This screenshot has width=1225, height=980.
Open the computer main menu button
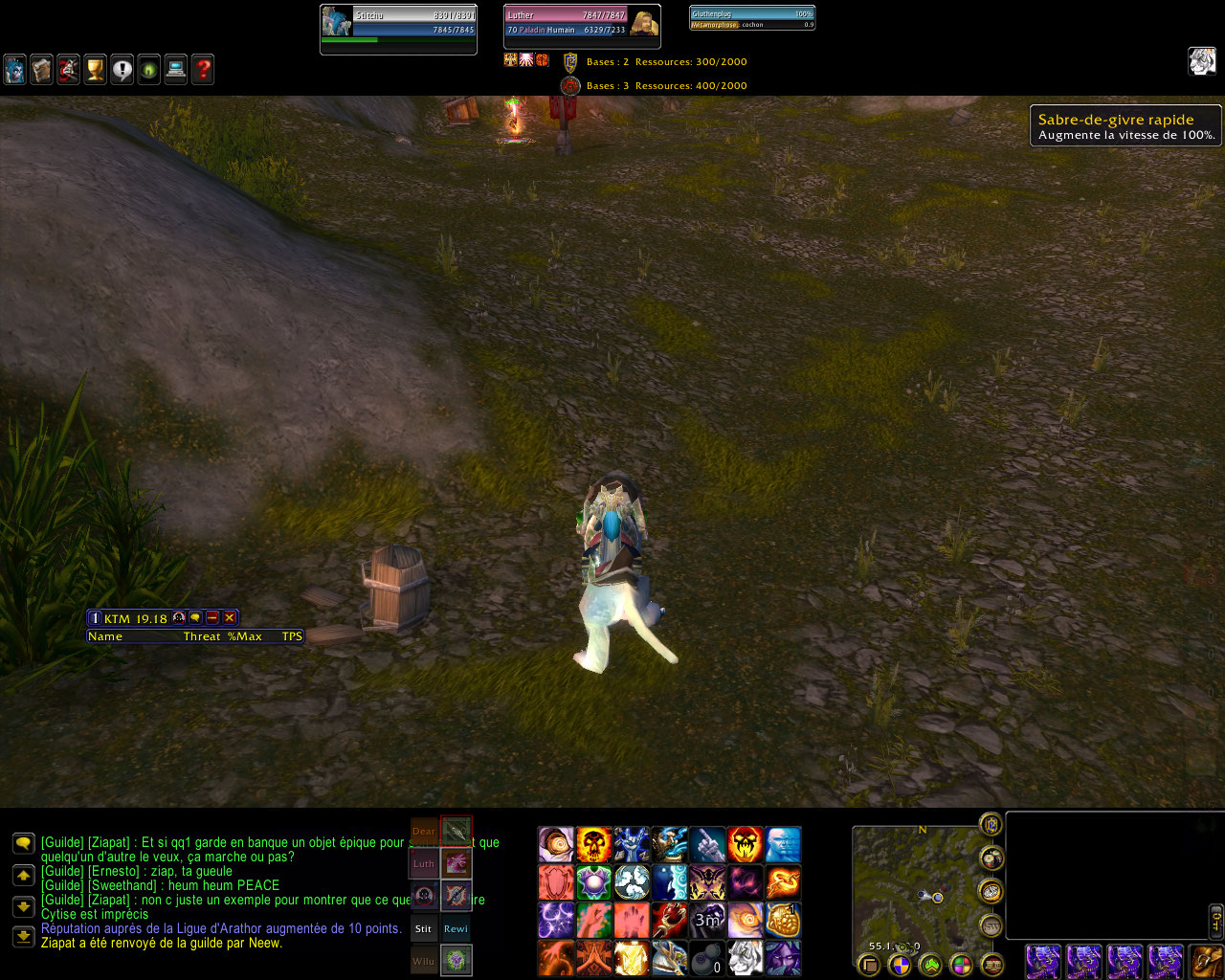175,70
